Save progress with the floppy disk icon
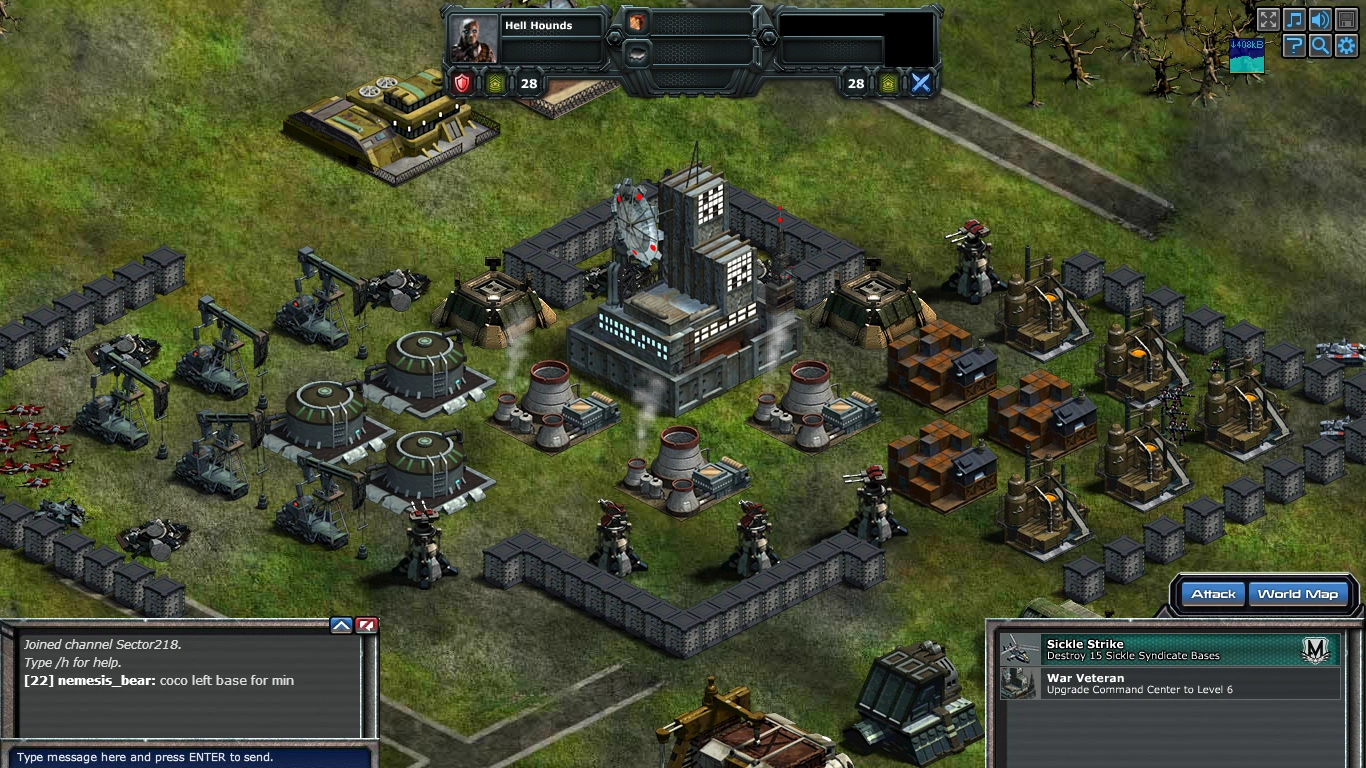 coord(1346,18)
